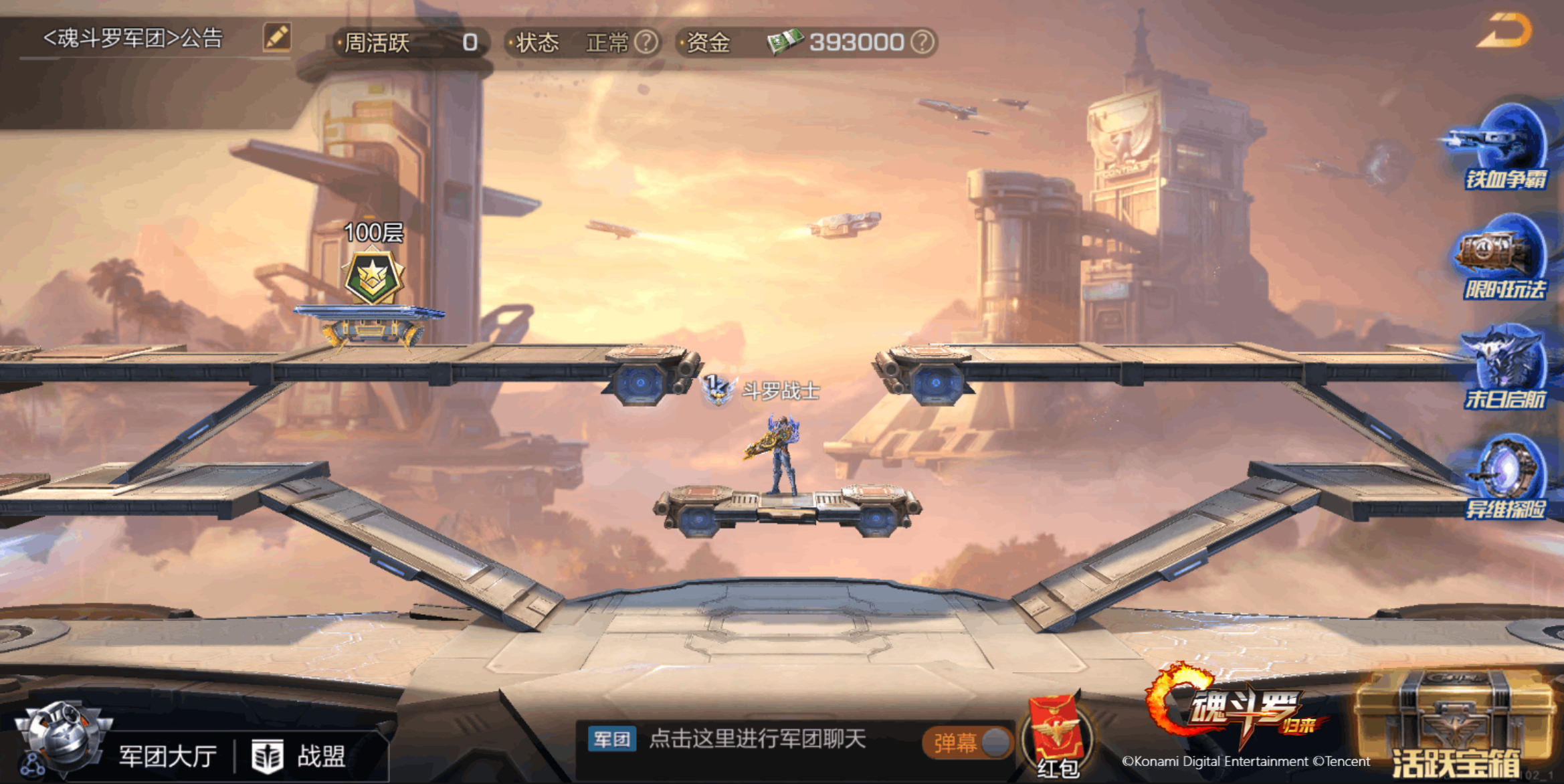Toggle the 弹幕 switch
Viewport: 1564px width, 784px height.
[x=969, y=743]
